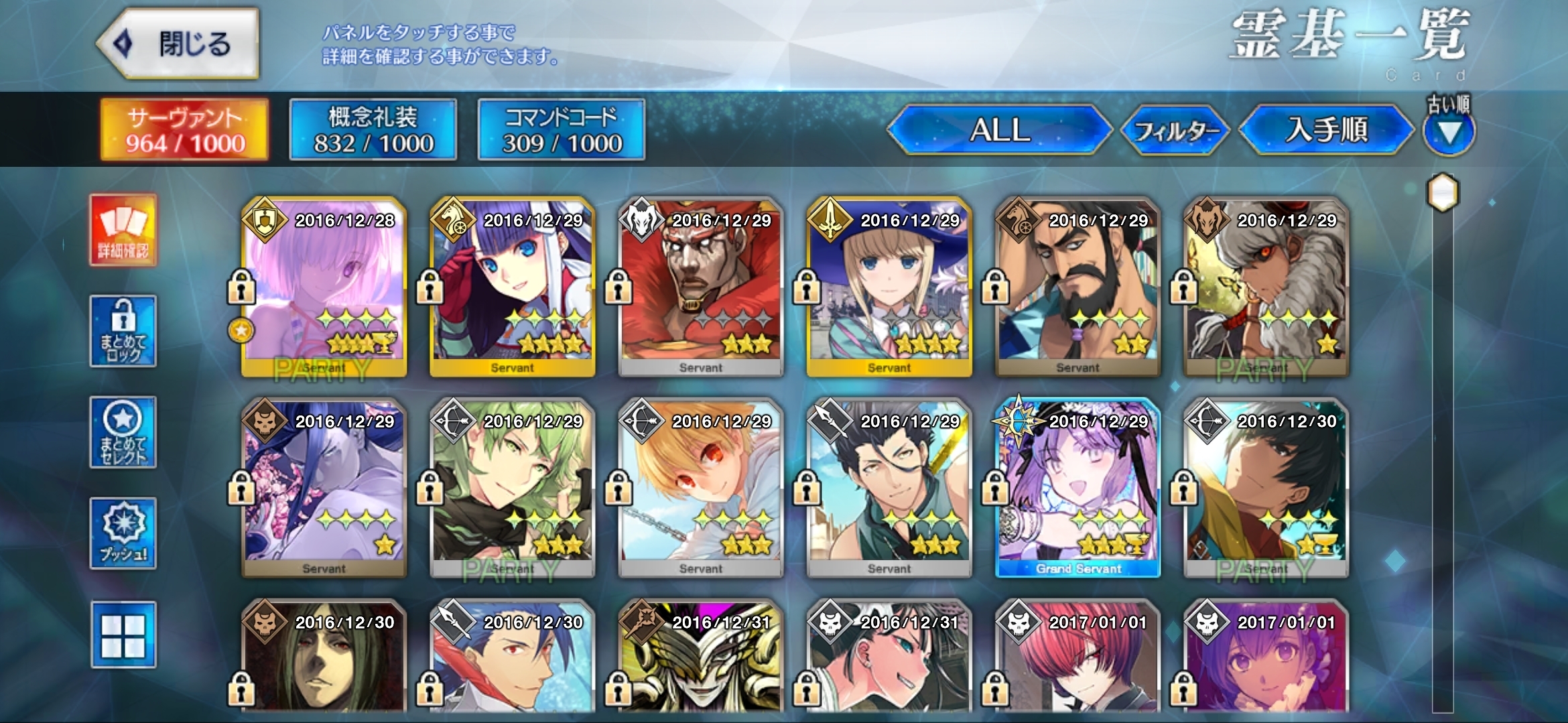The width and height of the screenshot is (1568, 723).
Task: Choose the まとめてロック bulk lock button
Action: click(x=123, y=331)
